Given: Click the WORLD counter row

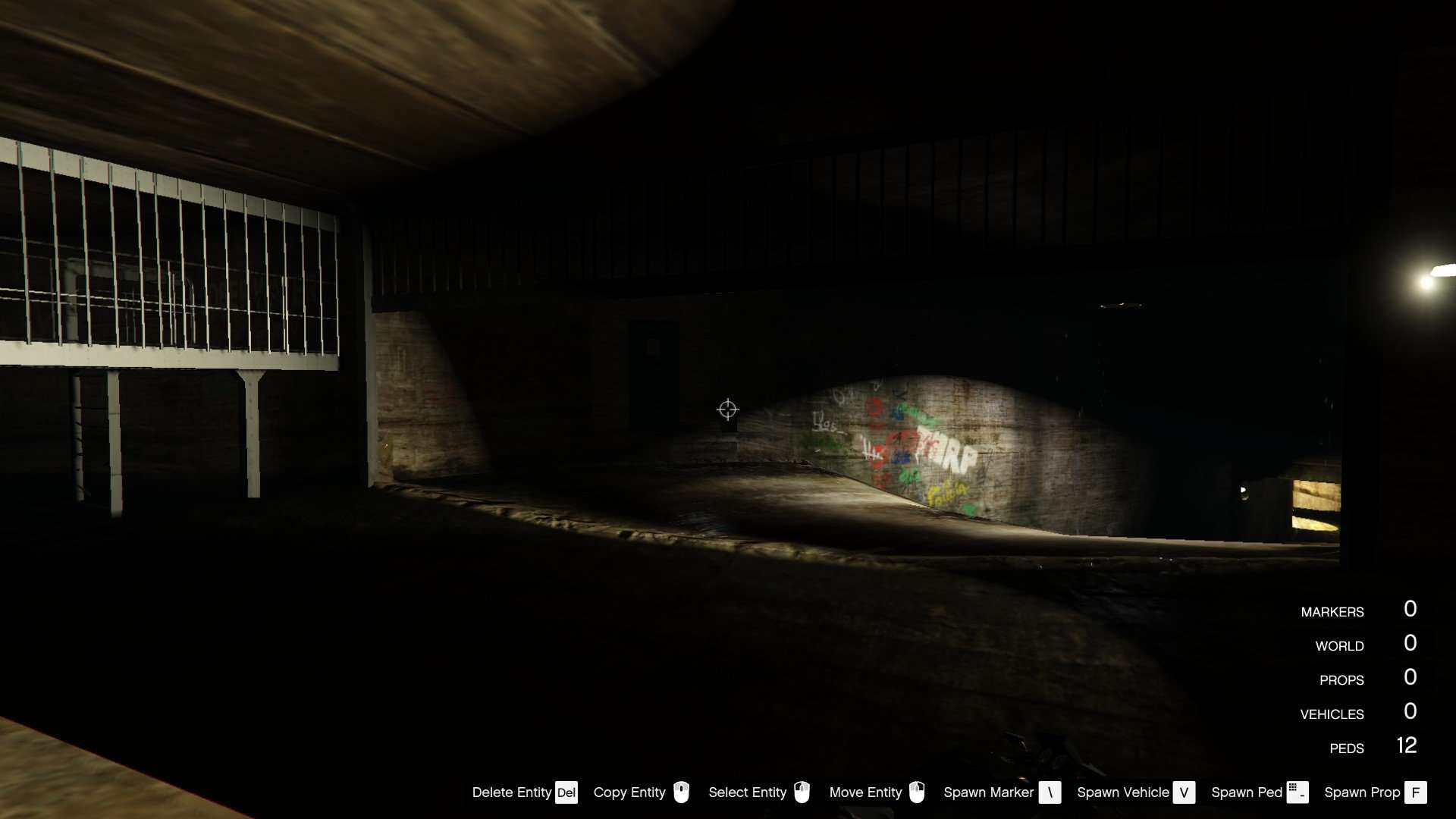Looking at the screenshot, I should pos(1341,645).
